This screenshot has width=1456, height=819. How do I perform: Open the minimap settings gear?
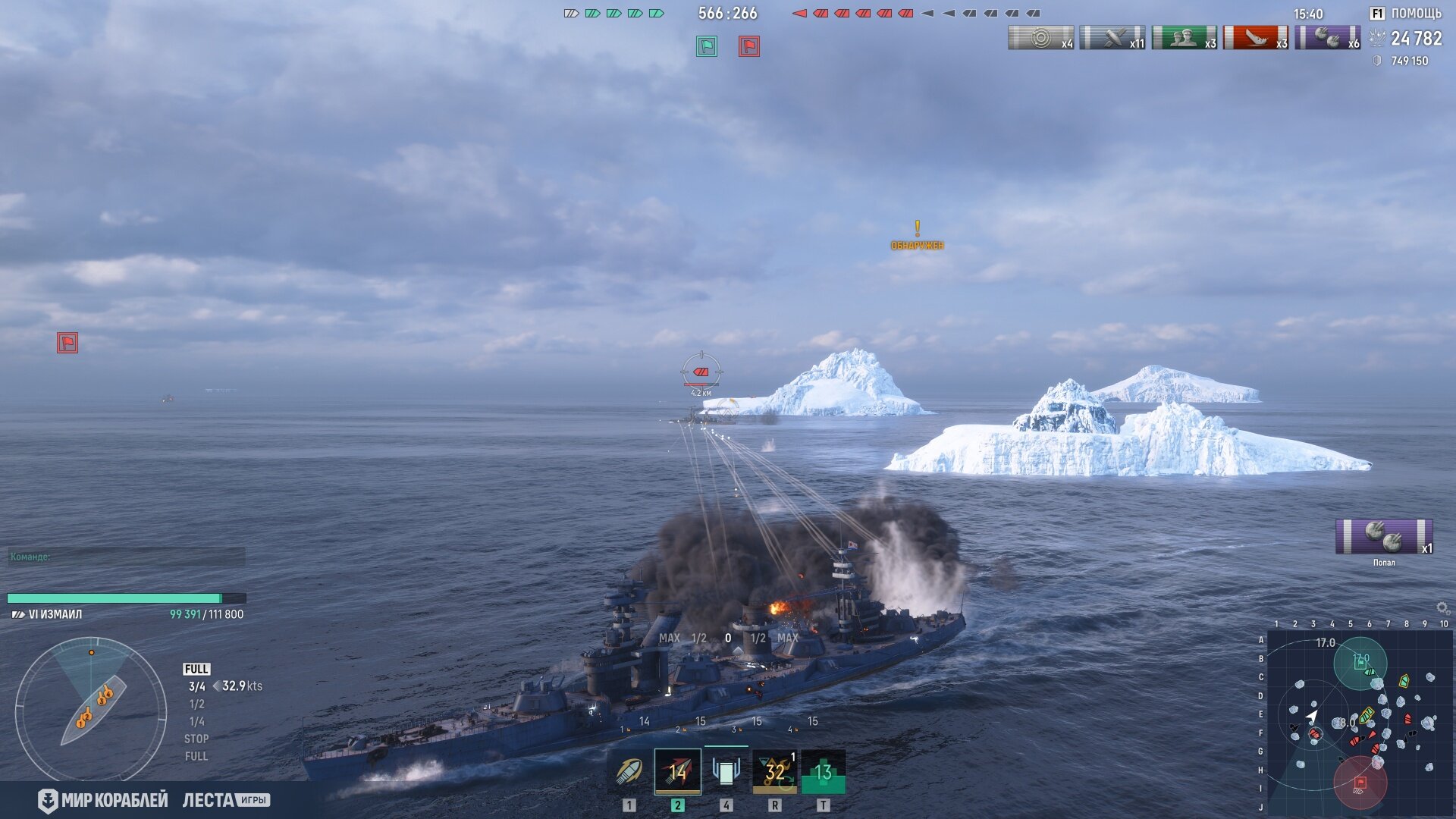[x=1442, y=608]
